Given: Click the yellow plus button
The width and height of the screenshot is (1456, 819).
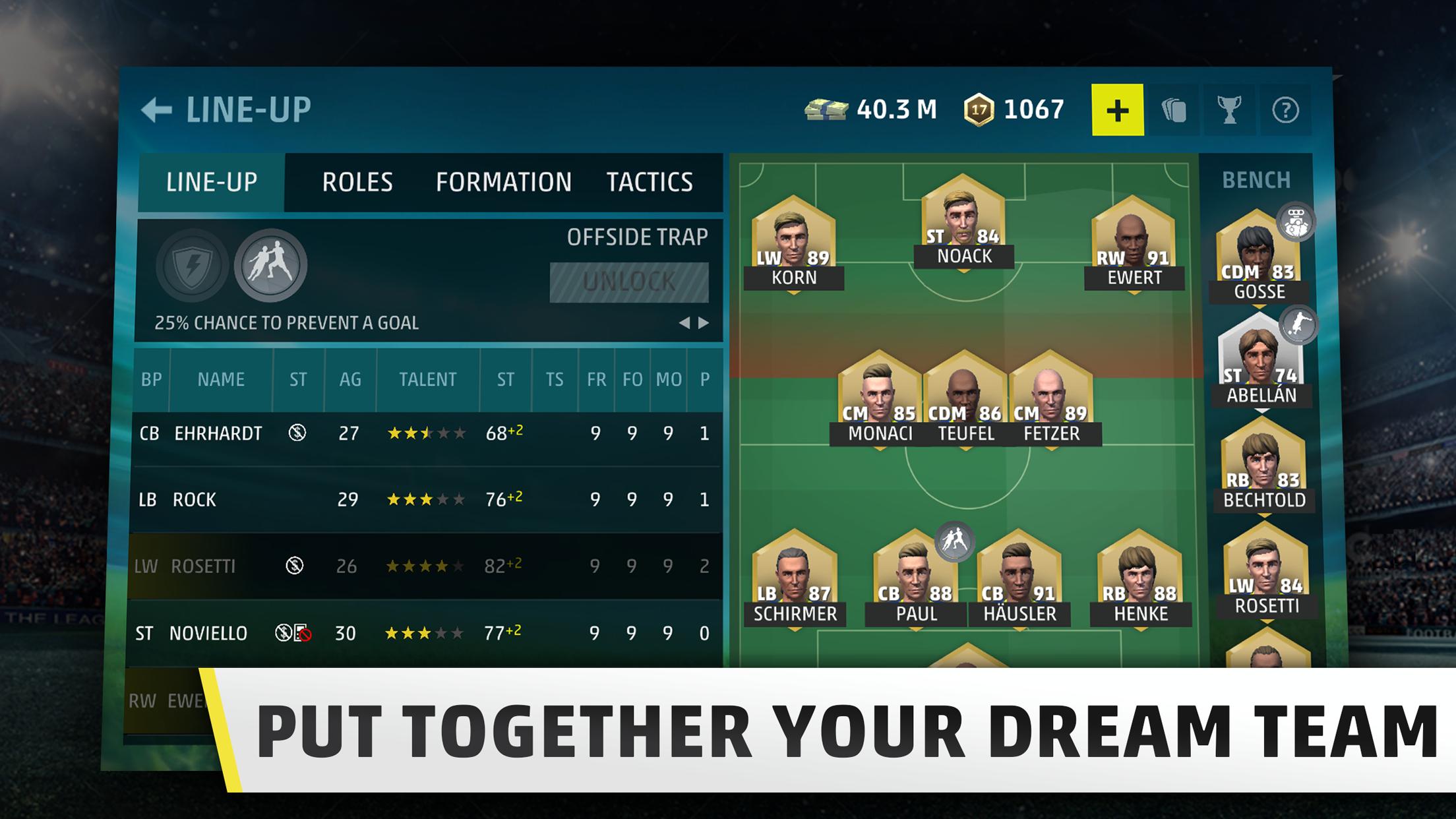Looking at the screenshot, I should coord(1117,110).
